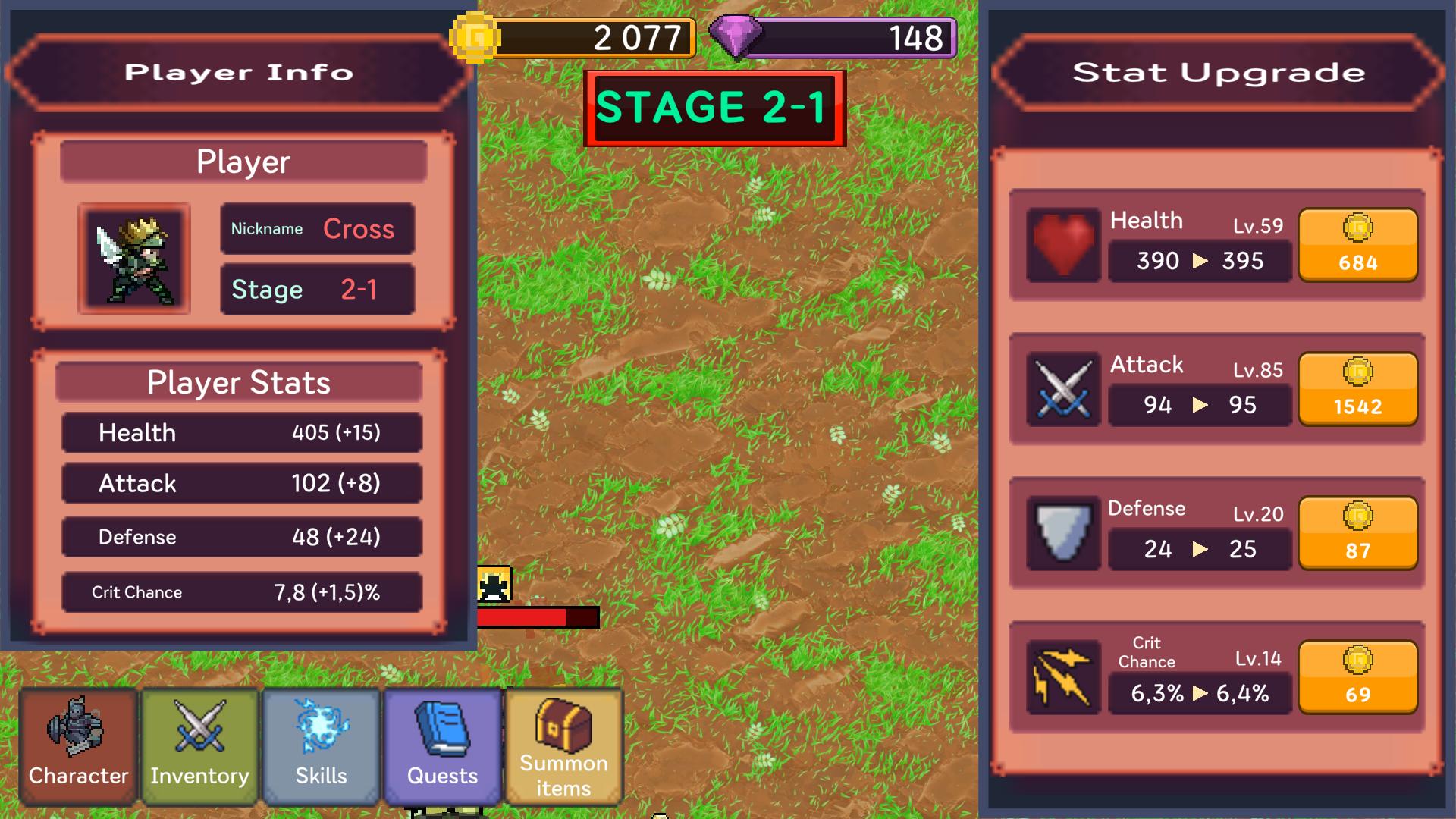Click the STAGE 2-1 banner
Viewport: 1456px width, 819px height.
point(714,106)
